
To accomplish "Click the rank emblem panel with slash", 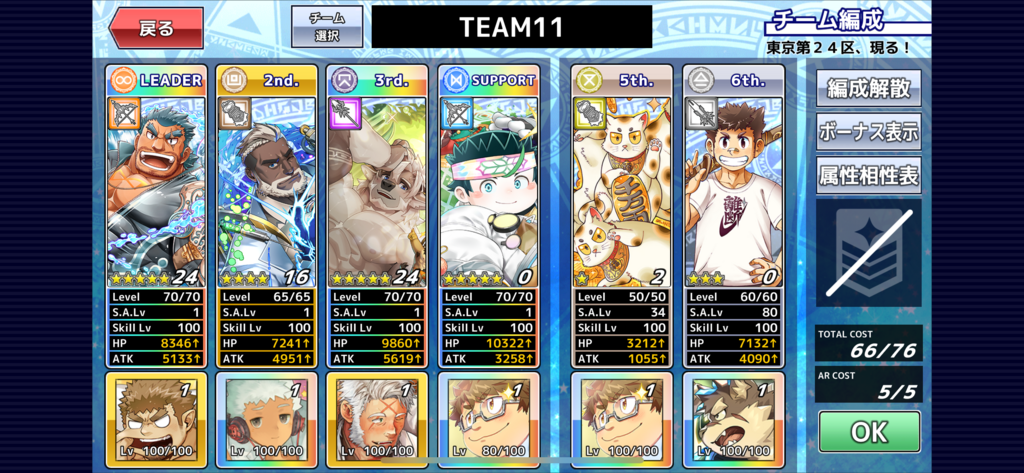I will point(868,253).
